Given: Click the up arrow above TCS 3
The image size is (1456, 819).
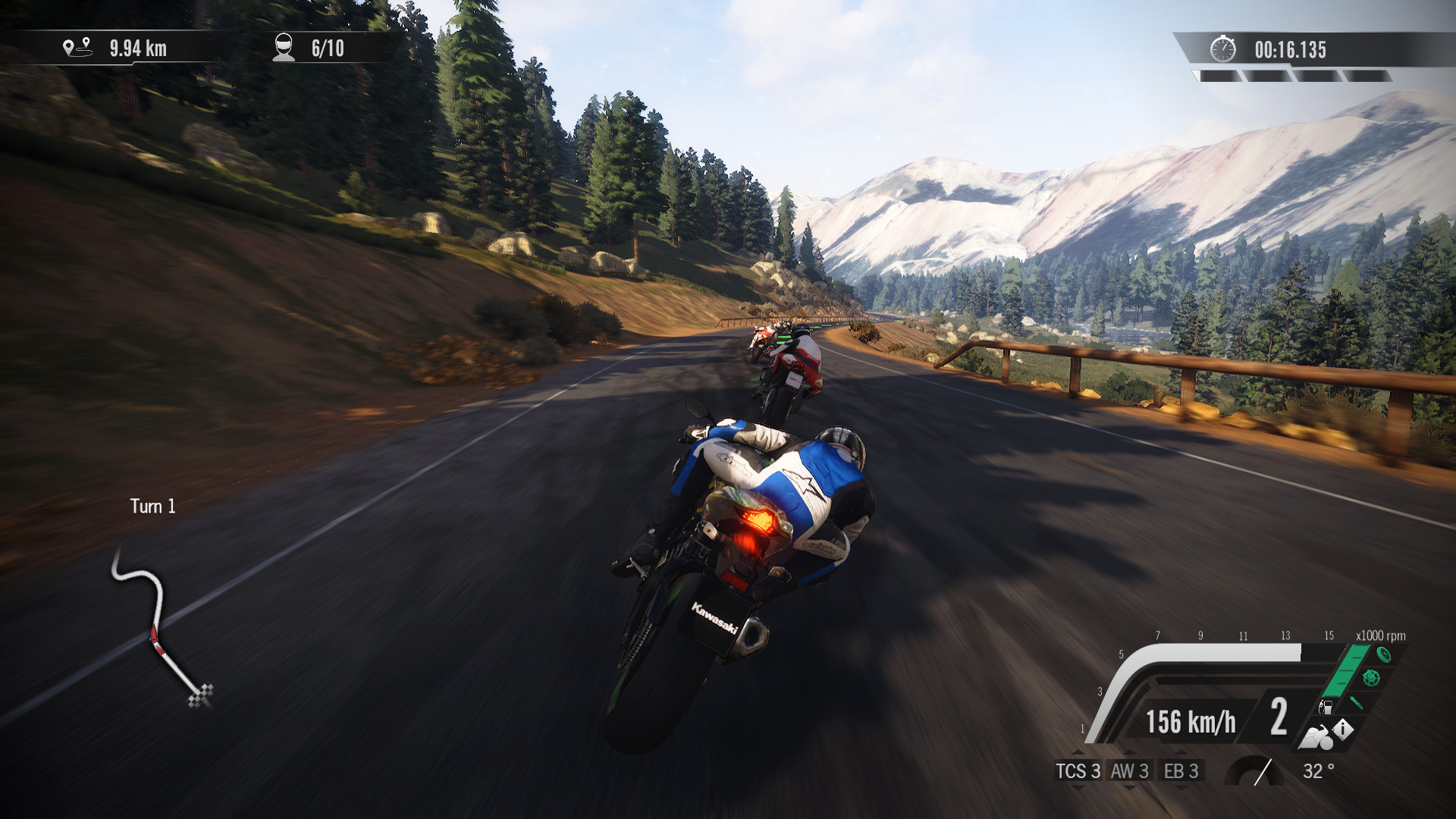Looking at the screenshot, I should point(1078,752).
